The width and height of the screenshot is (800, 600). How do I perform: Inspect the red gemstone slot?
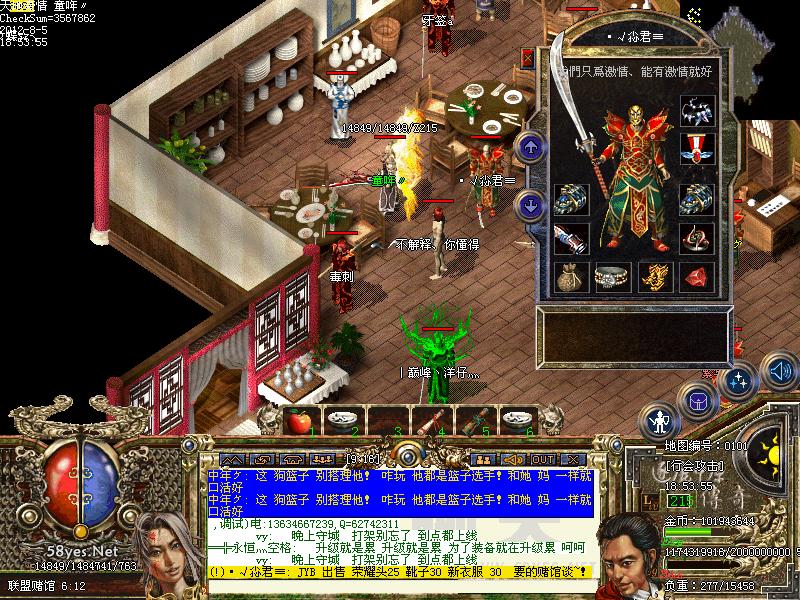tap(697, 276)
